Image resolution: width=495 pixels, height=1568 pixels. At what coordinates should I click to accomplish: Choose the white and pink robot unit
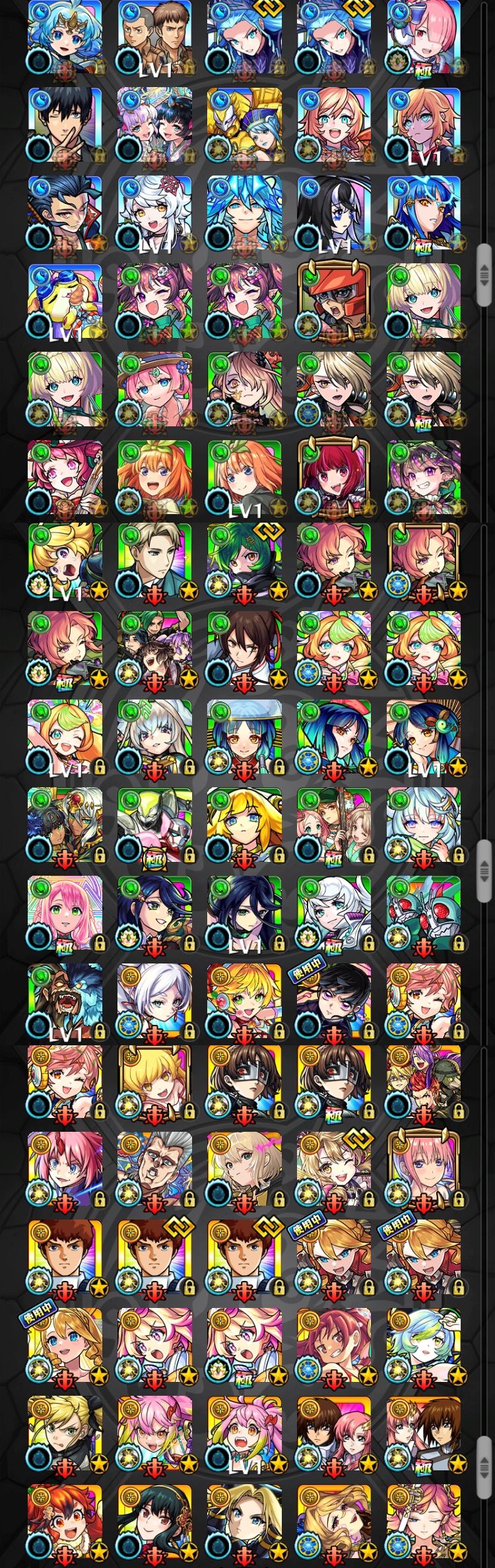coord(154,826)
